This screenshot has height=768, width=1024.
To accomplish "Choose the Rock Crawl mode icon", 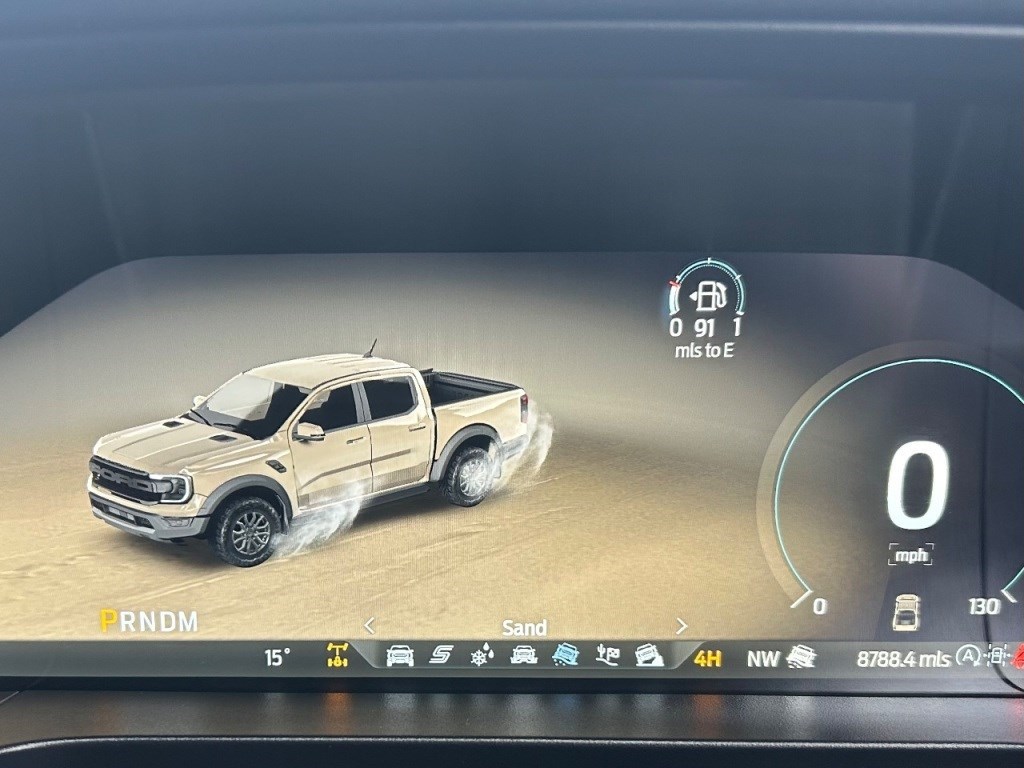I will 649,656.
